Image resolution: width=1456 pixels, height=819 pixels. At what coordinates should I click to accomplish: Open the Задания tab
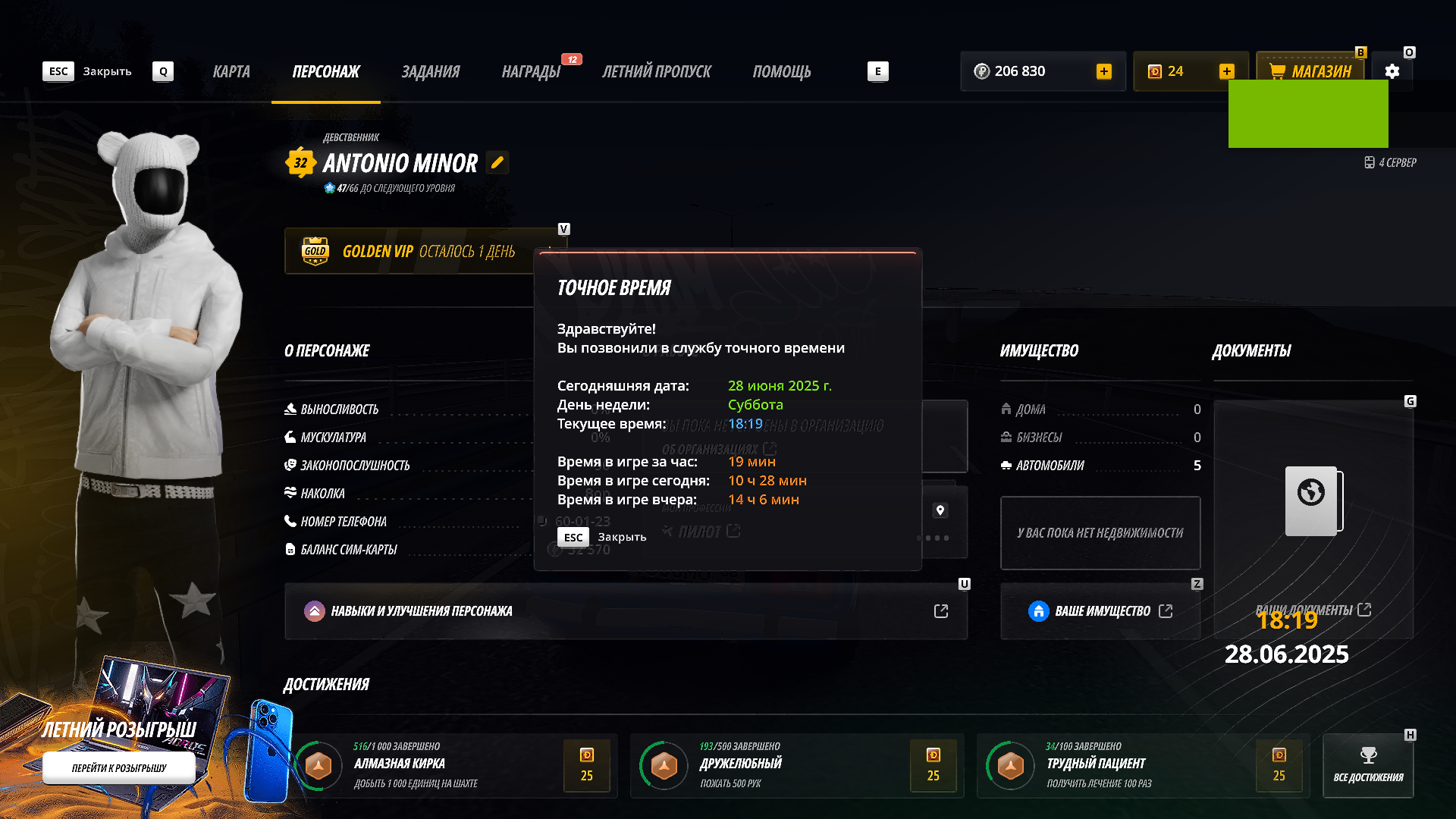tap(430, 71)
